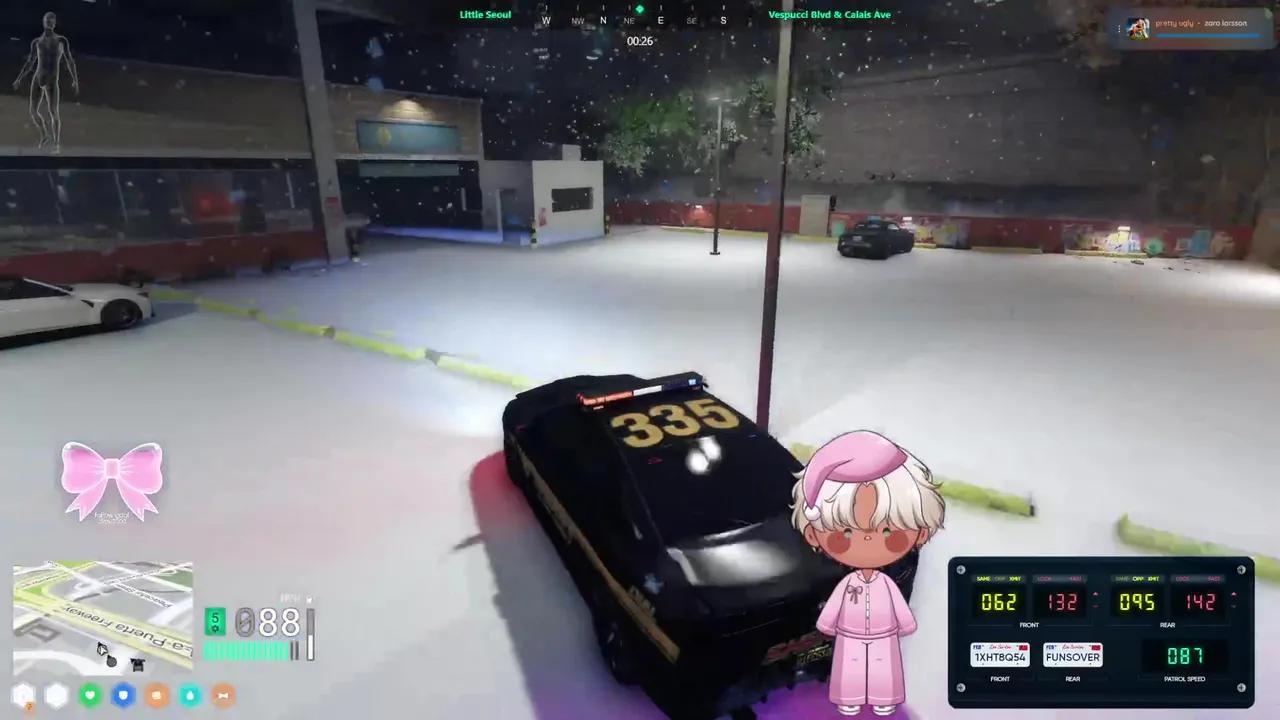Open the orange food item icon
1280x720 pixels.
coord(156,695)
